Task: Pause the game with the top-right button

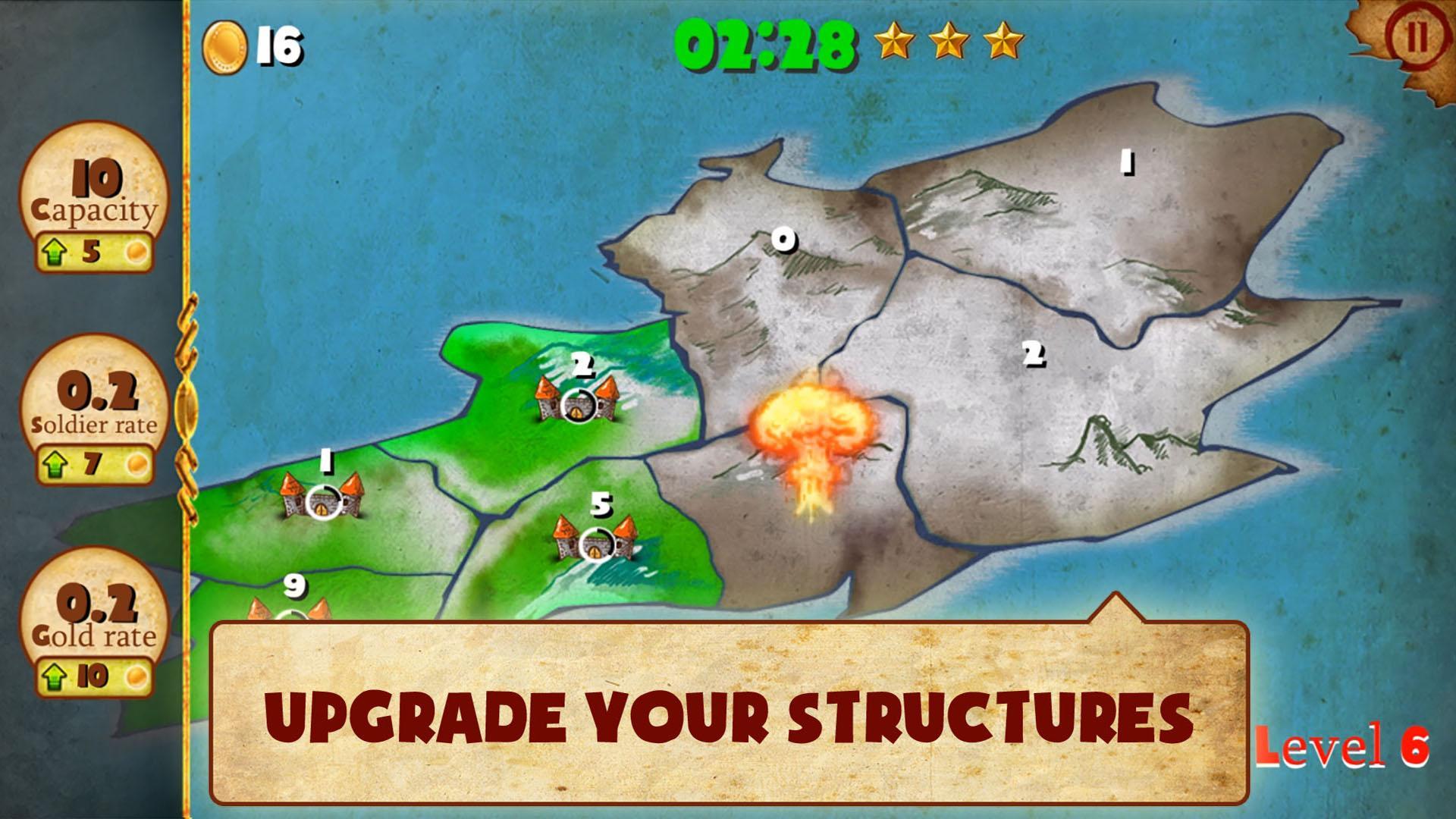Action: [x=1415, y=38]
